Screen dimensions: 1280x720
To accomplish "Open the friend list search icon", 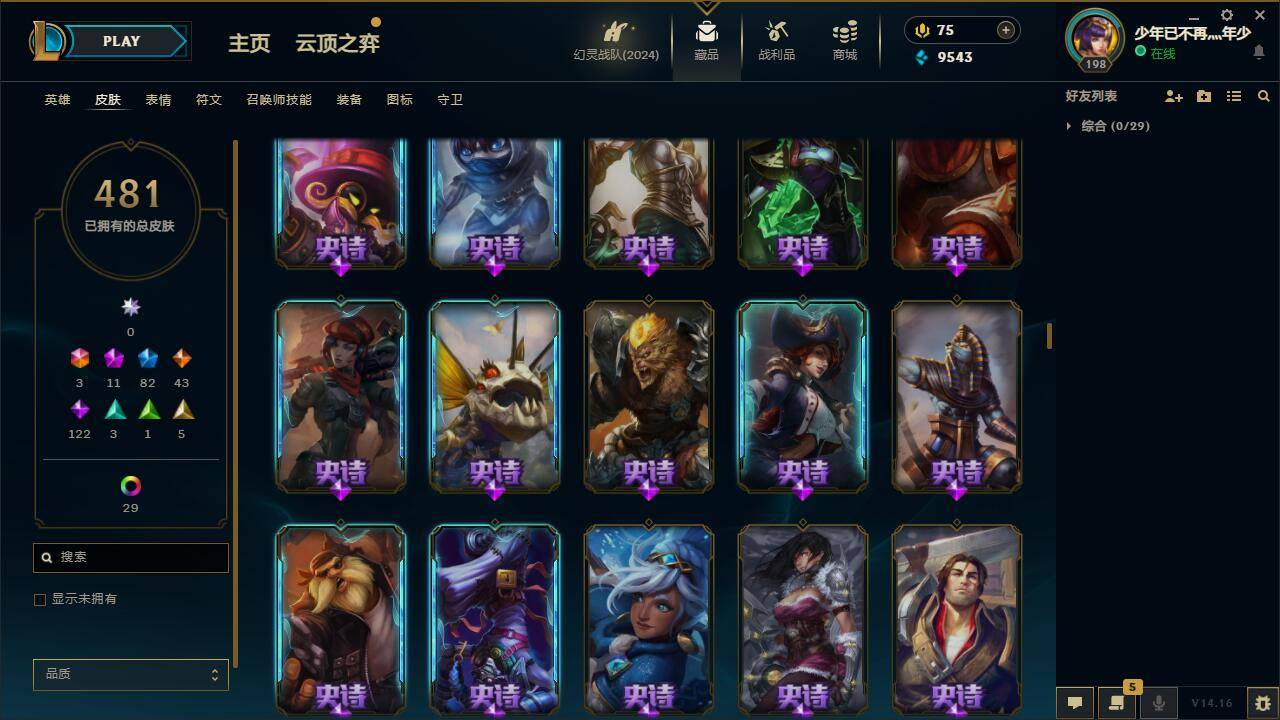I will (1263, 96).
